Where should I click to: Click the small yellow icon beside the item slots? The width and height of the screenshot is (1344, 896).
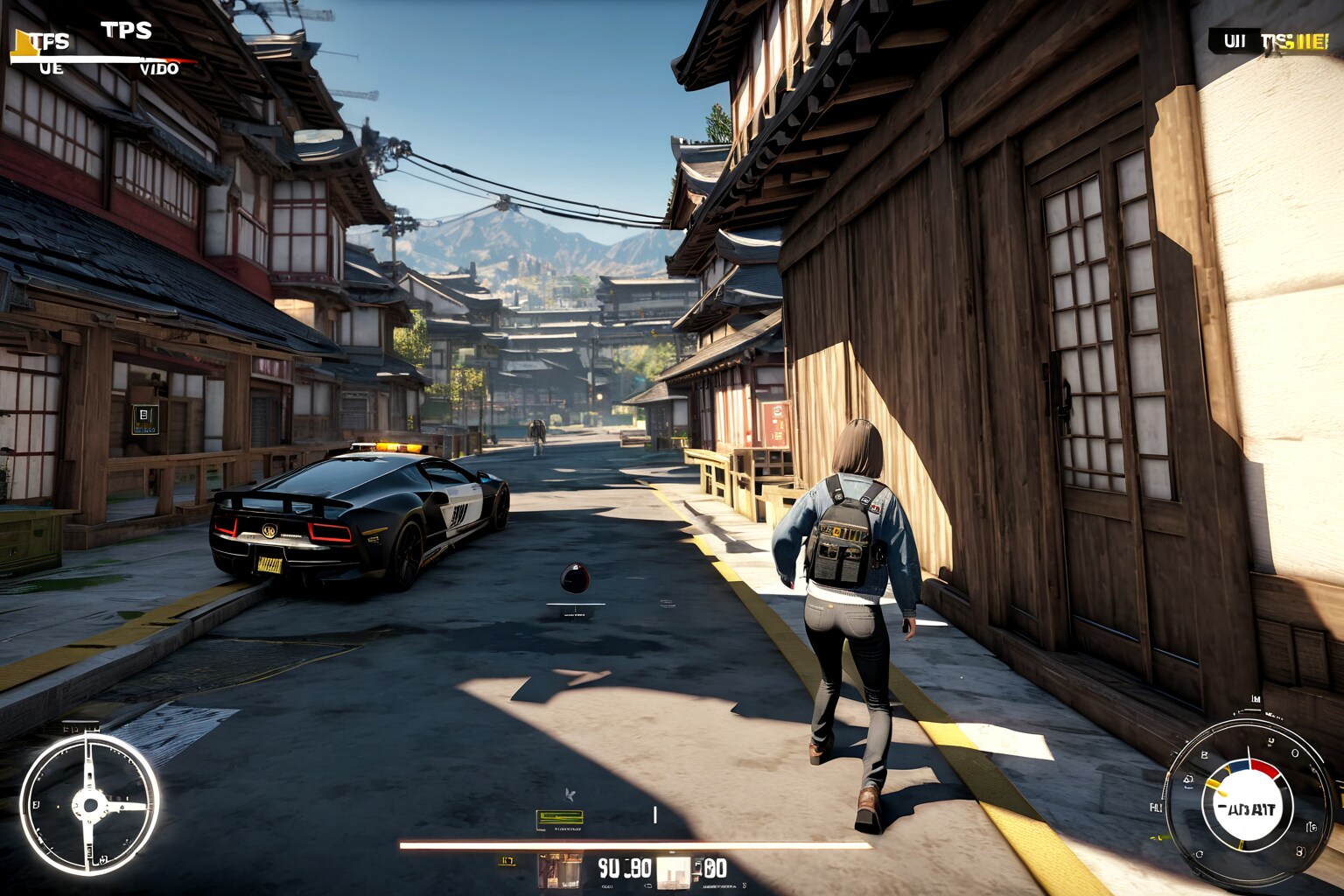point(507,862)
